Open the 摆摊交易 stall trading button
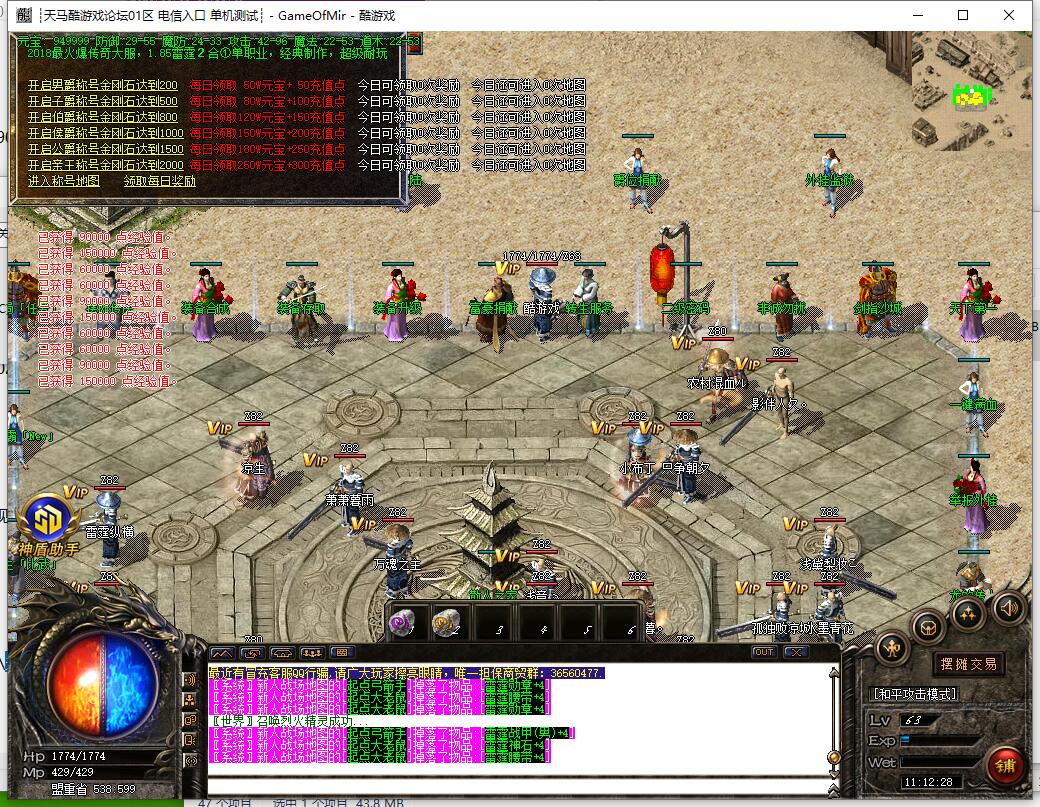Image resolution: width=1040 pixels, height=807 pixels. tap(968, 663)
